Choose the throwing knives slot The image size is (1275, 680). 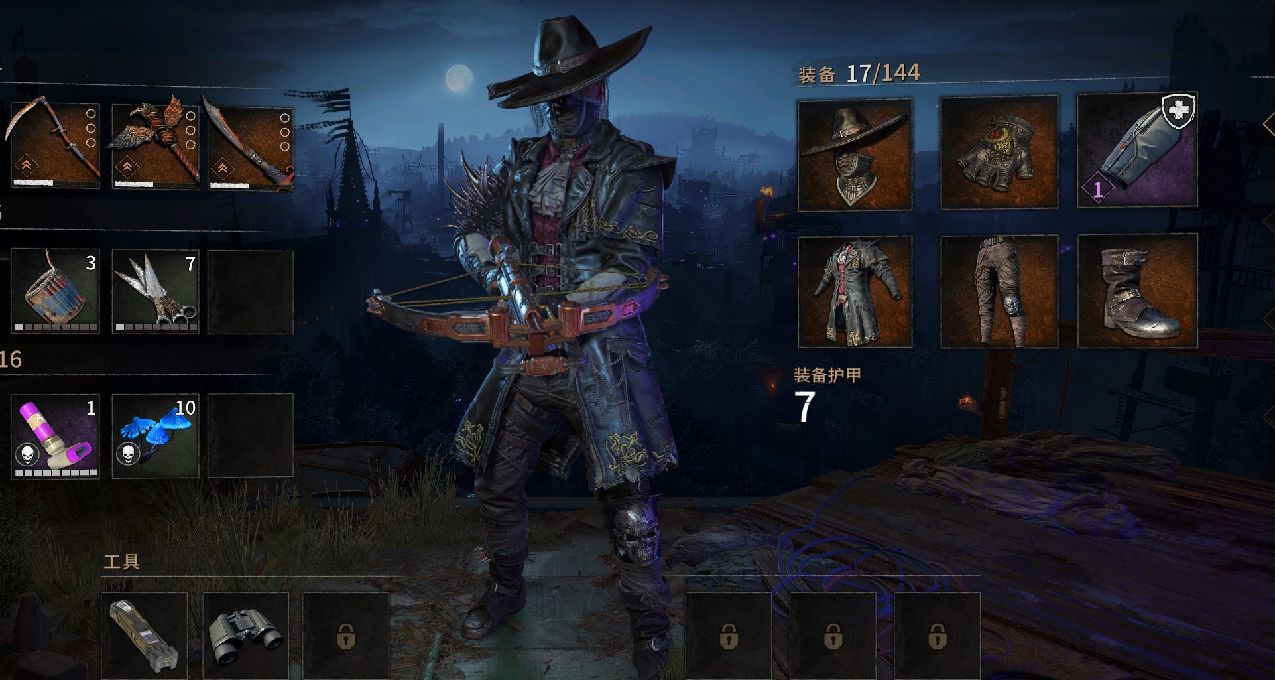coord(155,291)
